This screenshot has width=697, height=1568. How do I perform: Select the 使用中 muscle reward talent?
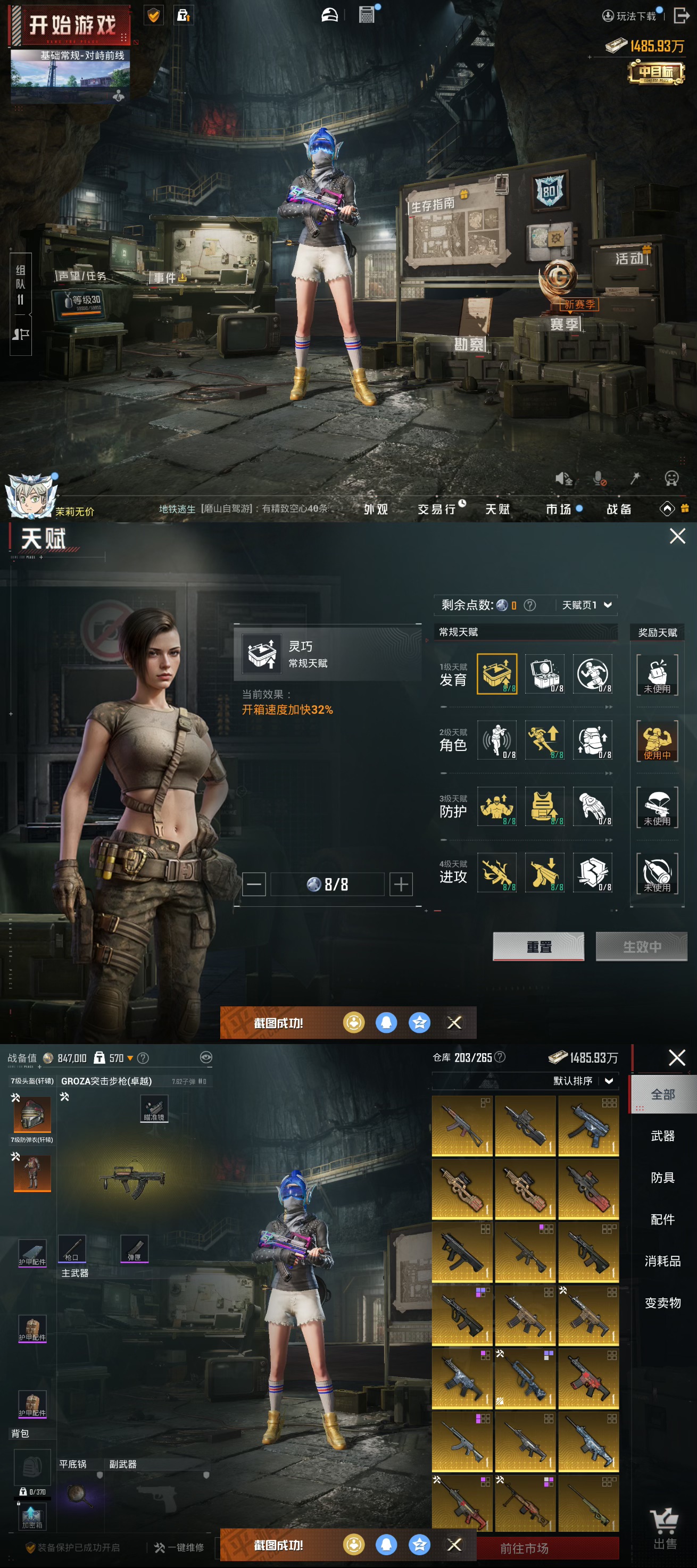click(x=657, y=740)
